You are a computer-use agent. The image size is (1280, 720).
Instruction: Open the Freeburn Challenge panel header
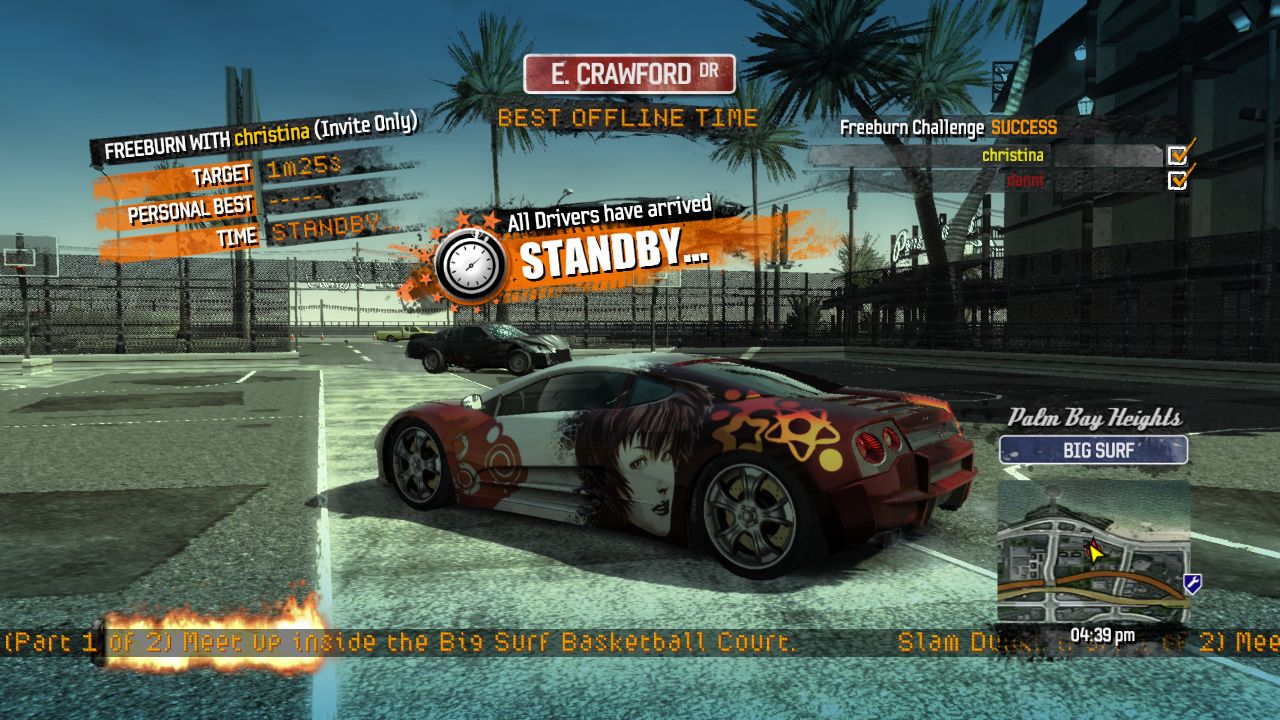pos(946,128)
